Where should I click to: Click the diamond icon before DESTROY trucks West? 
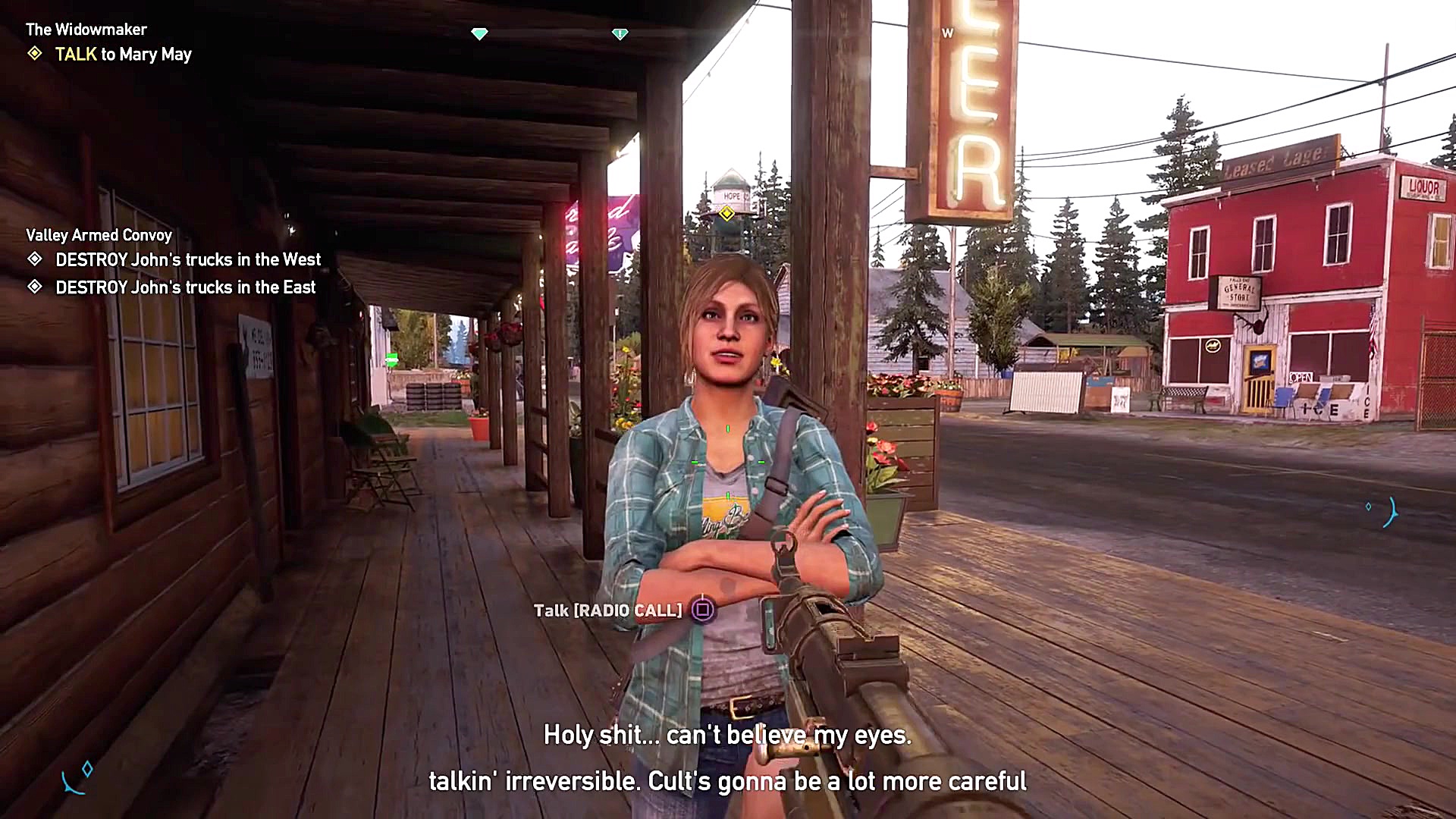click(35, 259)
